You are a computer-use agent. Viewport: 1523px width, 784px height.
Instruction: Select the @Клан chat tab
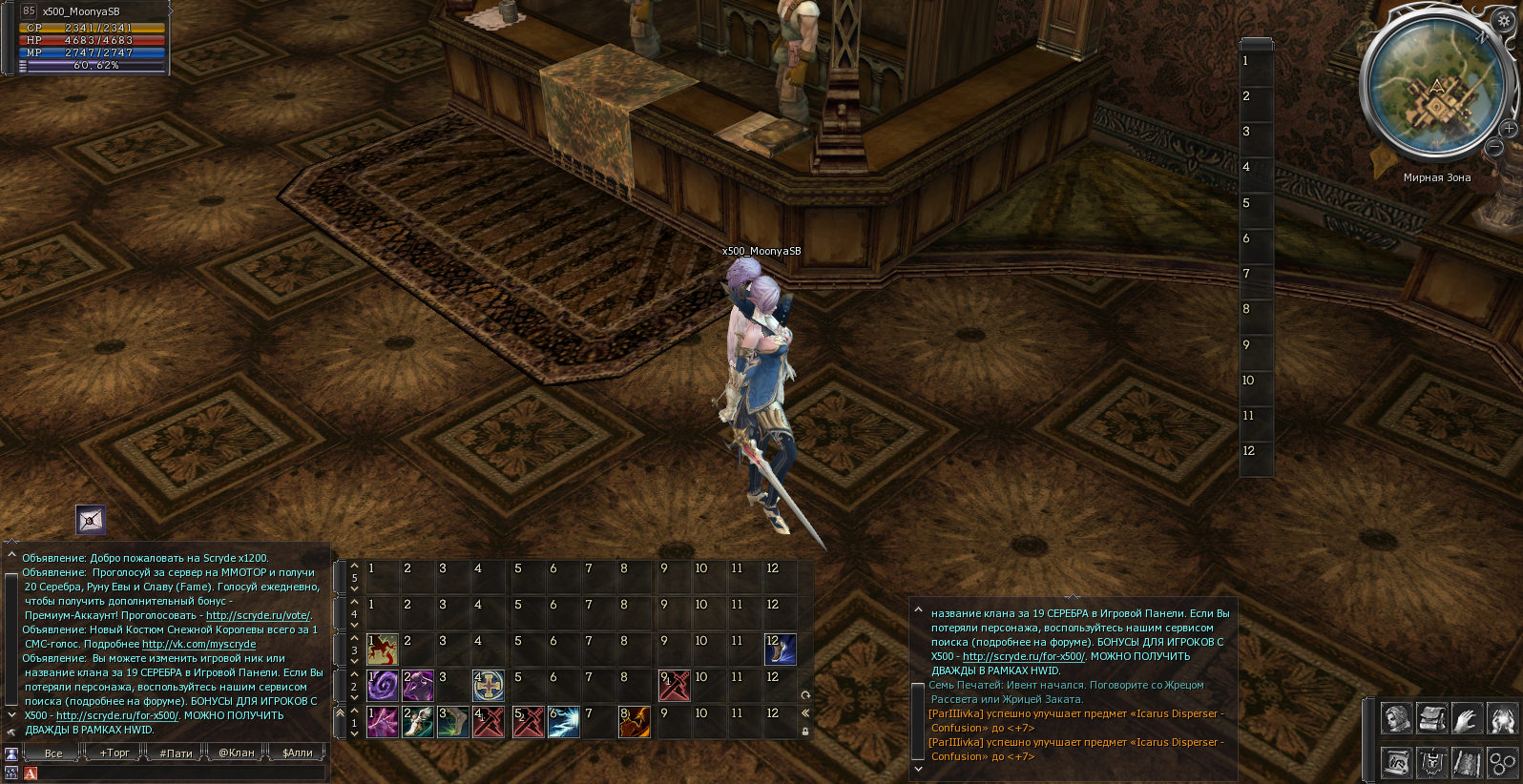(237, 753)
